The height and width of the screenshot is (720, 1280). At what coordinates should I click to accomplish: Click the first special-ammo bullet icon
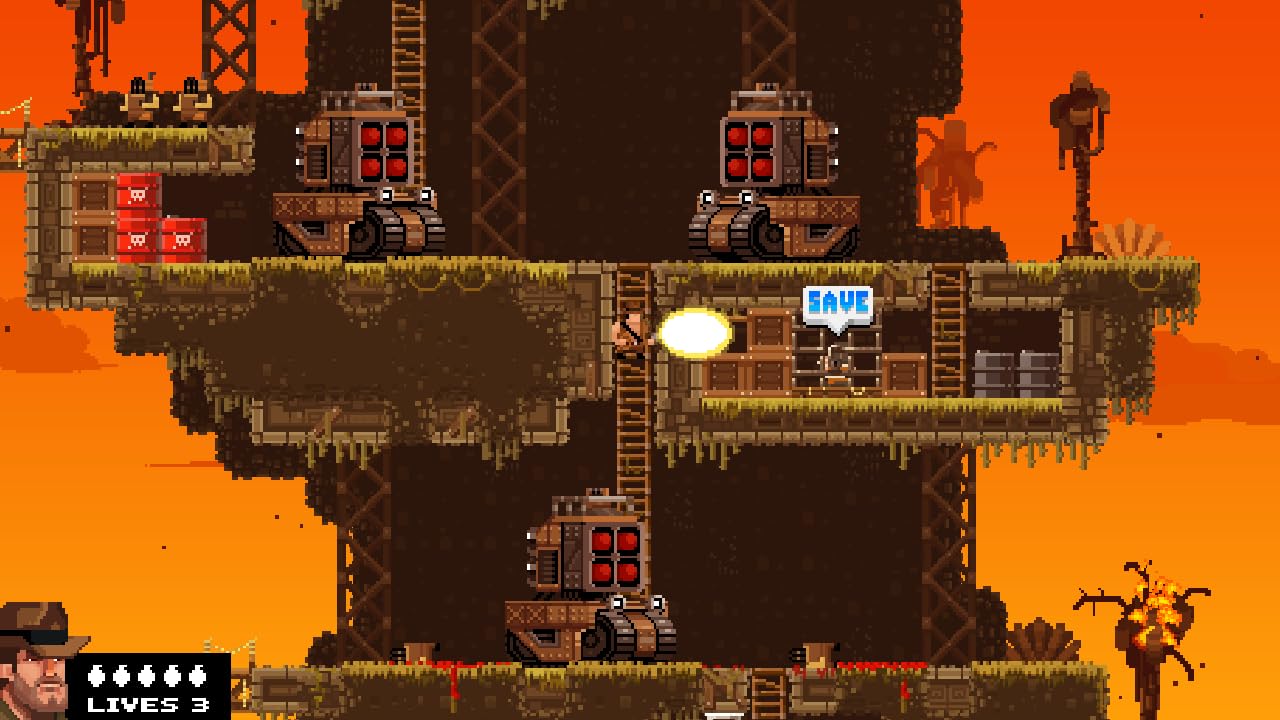[x=95, y=676]
